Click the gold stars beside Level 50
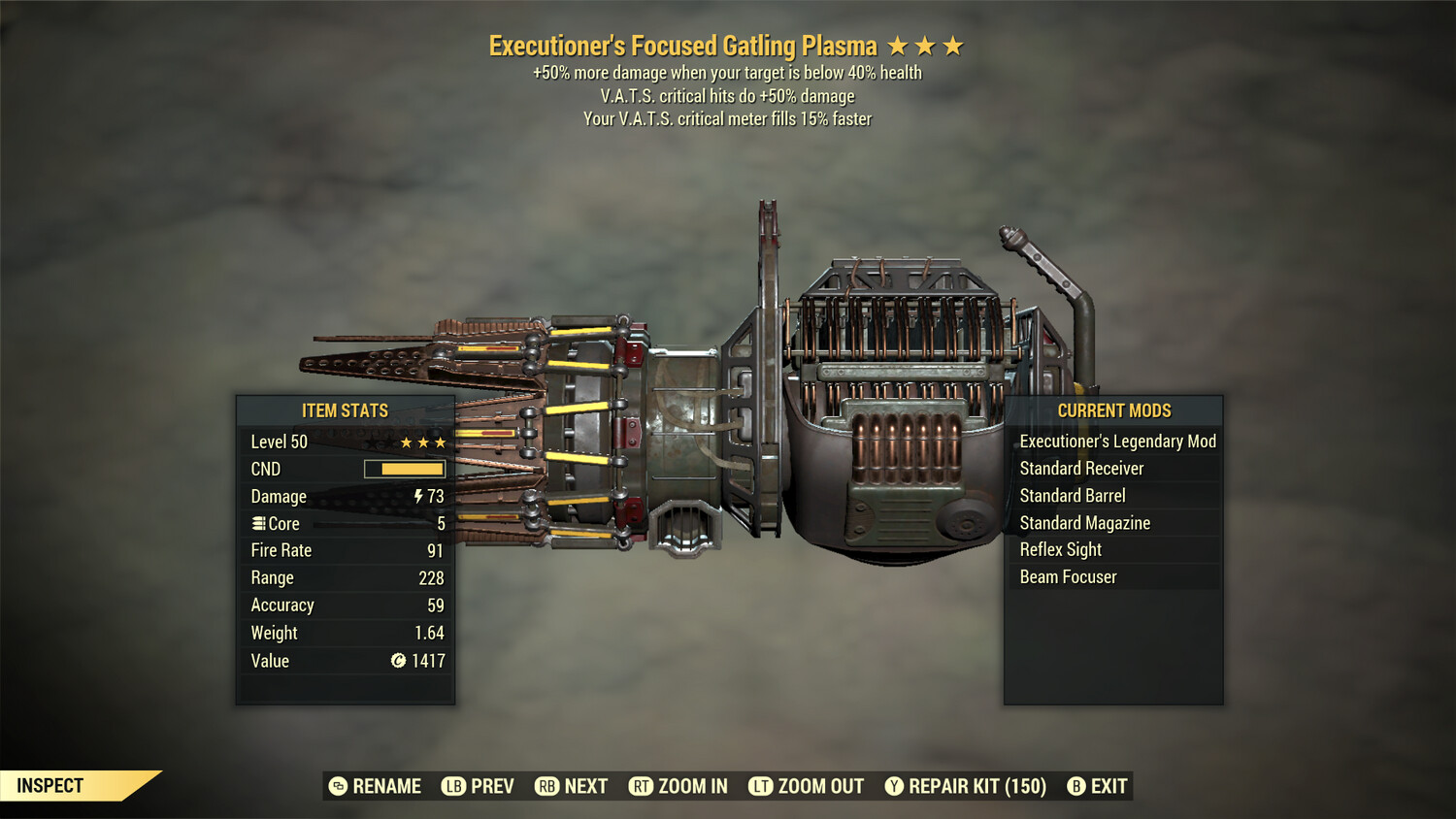Screen dimensions: 1456x819 (421, 442)
